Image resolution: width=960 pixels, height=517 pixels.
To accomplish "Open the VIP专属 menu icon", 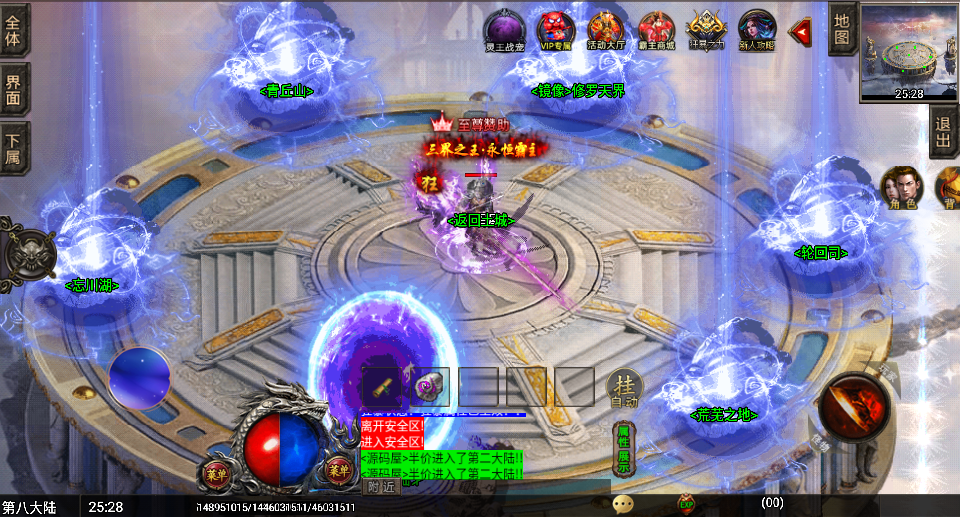I will [x=554, y=29].
